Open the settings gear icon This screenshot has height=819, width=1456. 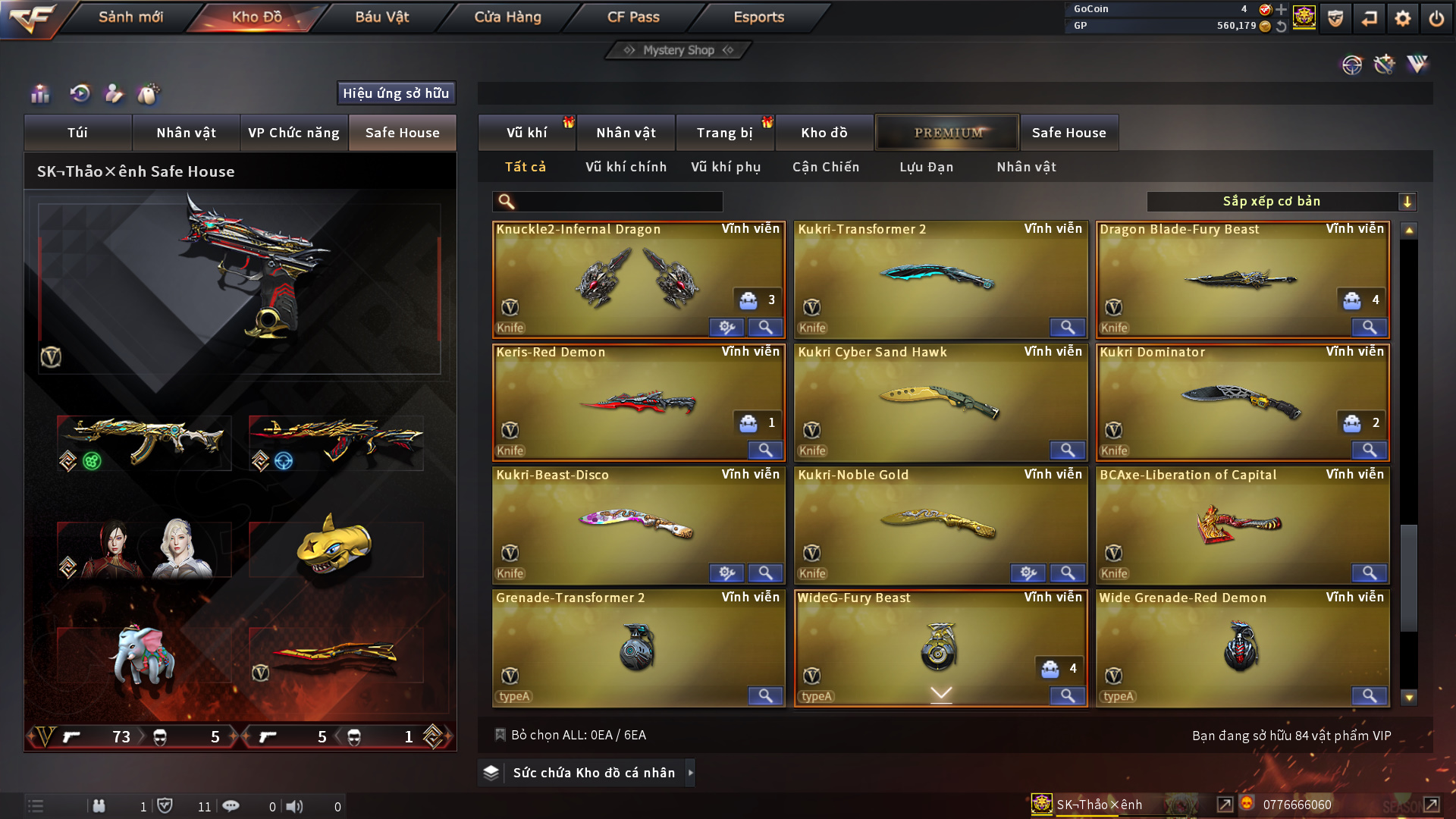(1403, 18)
